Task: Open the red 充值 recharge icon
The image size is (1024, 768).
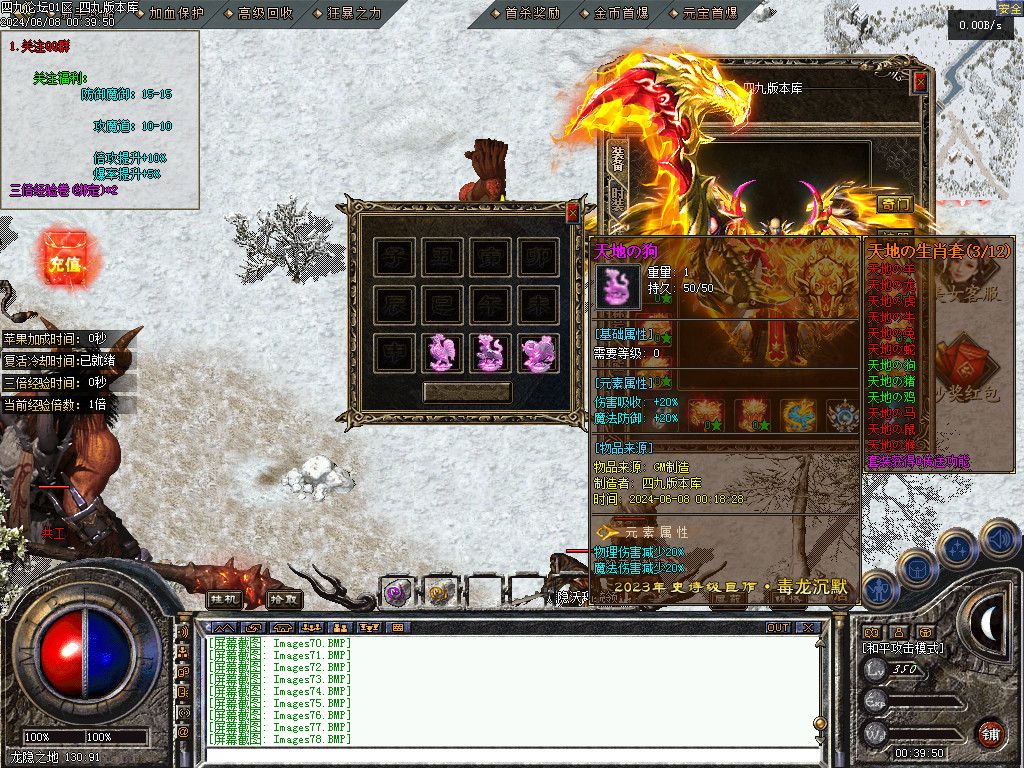Action: [64, 263]
